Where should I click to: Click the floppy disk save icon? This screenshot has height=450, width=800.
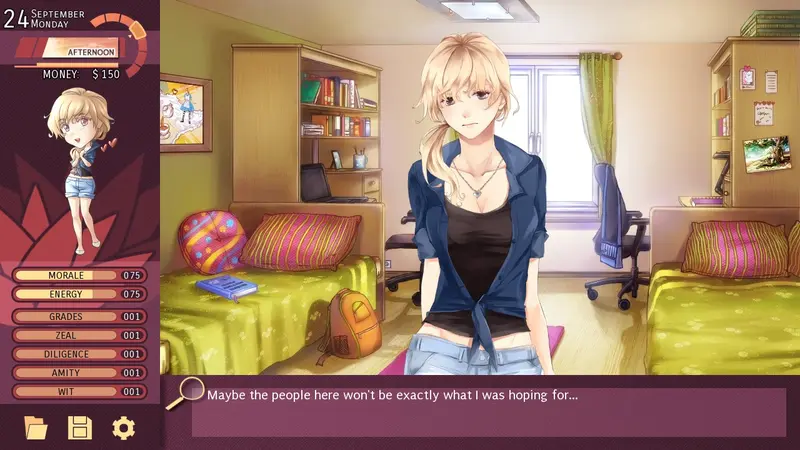click(x=79, y=428)
